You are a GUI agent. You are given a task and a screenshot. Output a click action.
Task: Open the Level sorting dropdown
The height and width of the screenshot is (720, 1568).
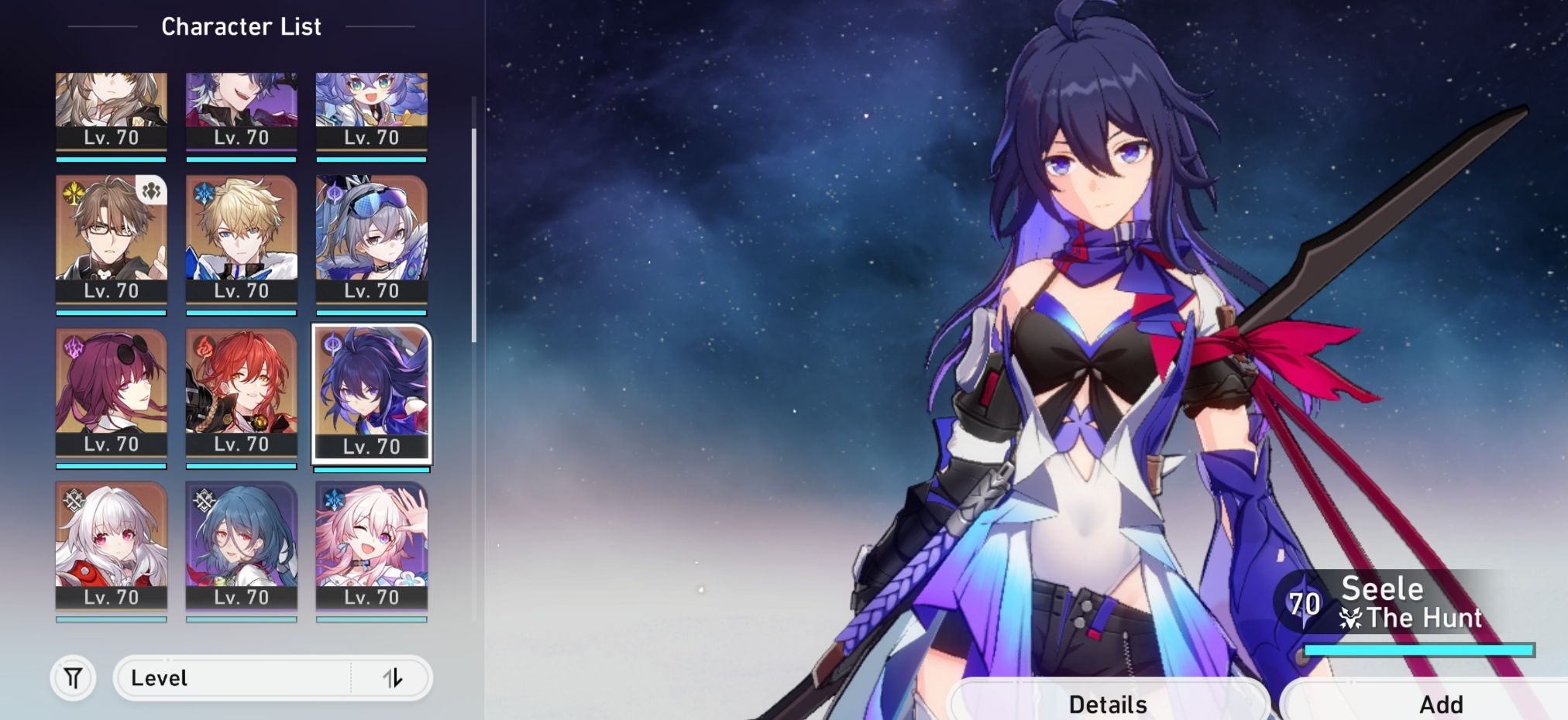click(x=232, y=678)
